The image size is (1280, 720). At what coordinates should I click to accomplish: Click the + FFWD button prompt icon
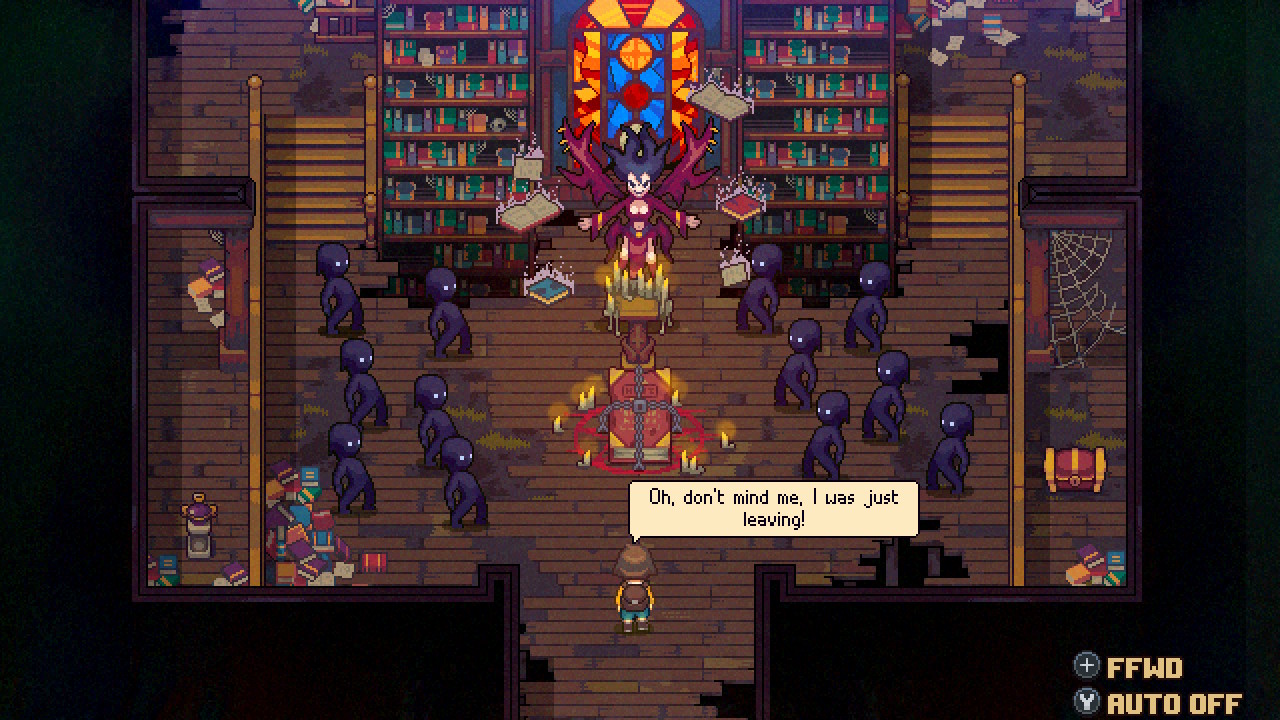pyautogui.click(x=1087, y=665)
